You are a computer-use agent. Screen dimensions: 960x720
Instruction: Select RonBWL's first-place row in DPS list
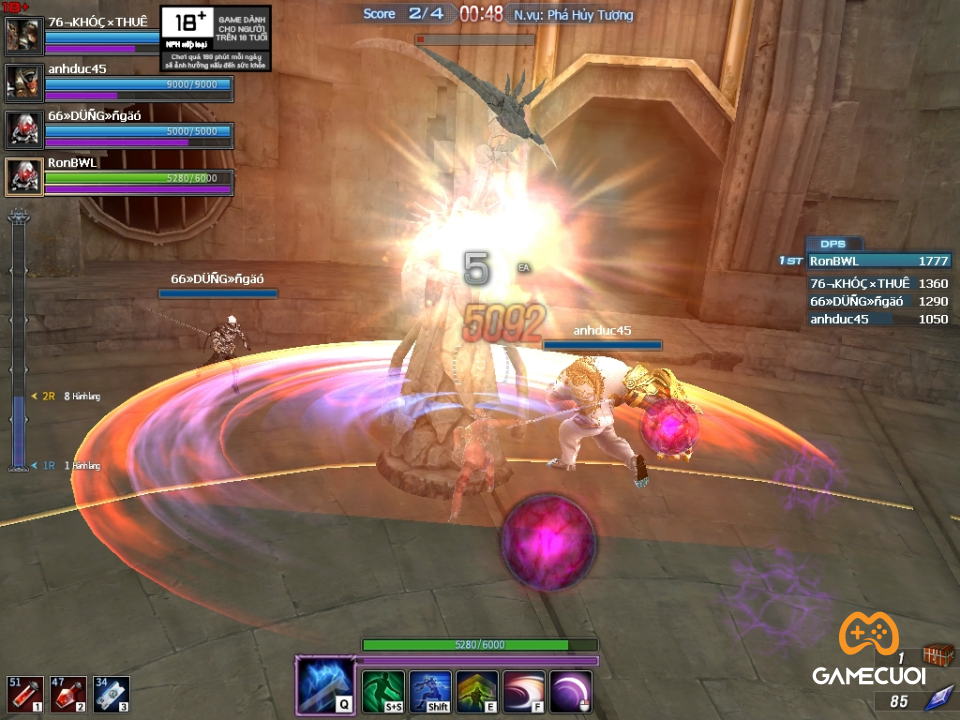[x=878, y=261]
